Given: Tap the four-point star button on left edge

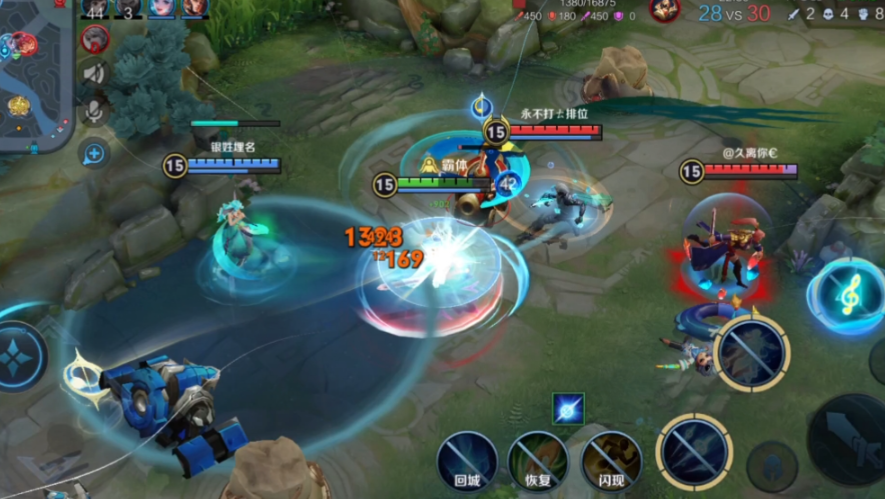Looking at the screenshot, I should 18,357.
